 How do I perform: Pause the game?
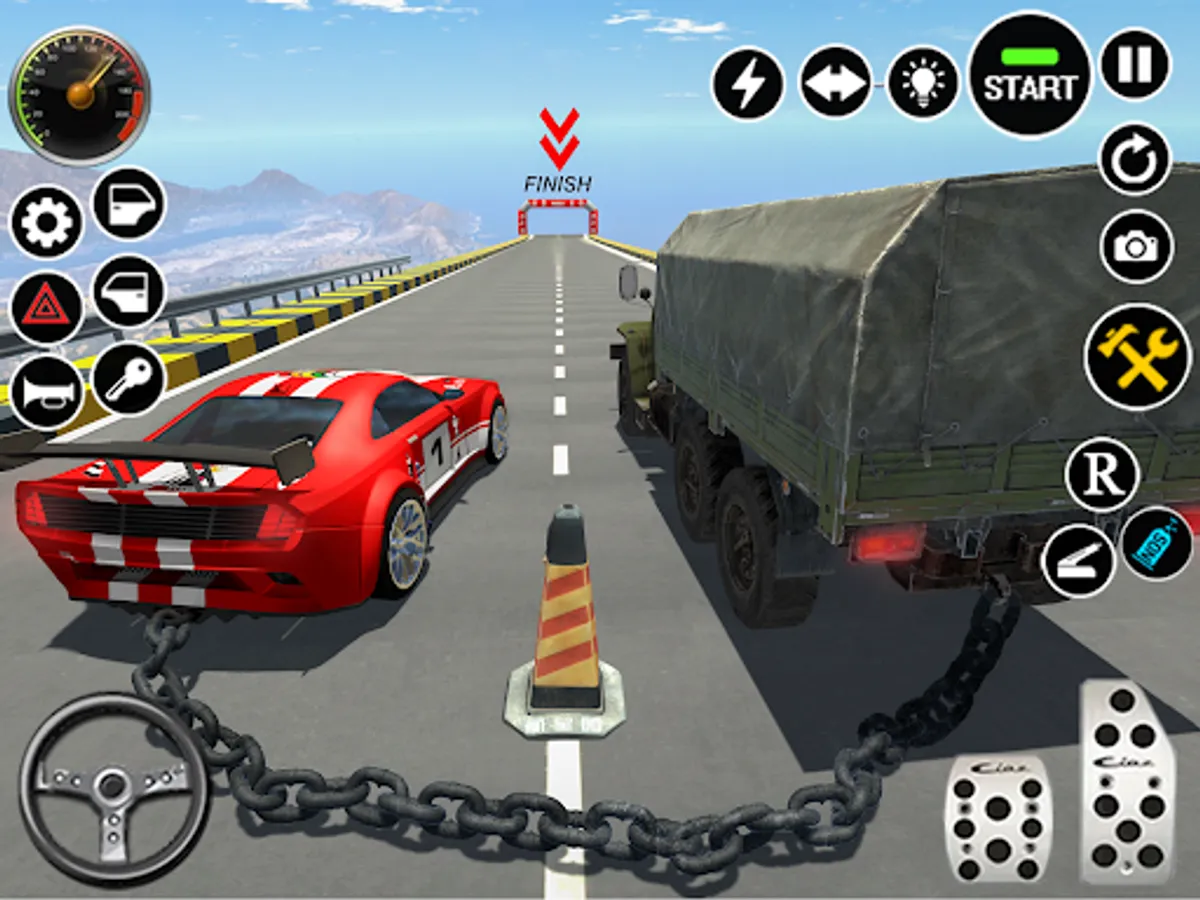click(x=1135, y=64)
